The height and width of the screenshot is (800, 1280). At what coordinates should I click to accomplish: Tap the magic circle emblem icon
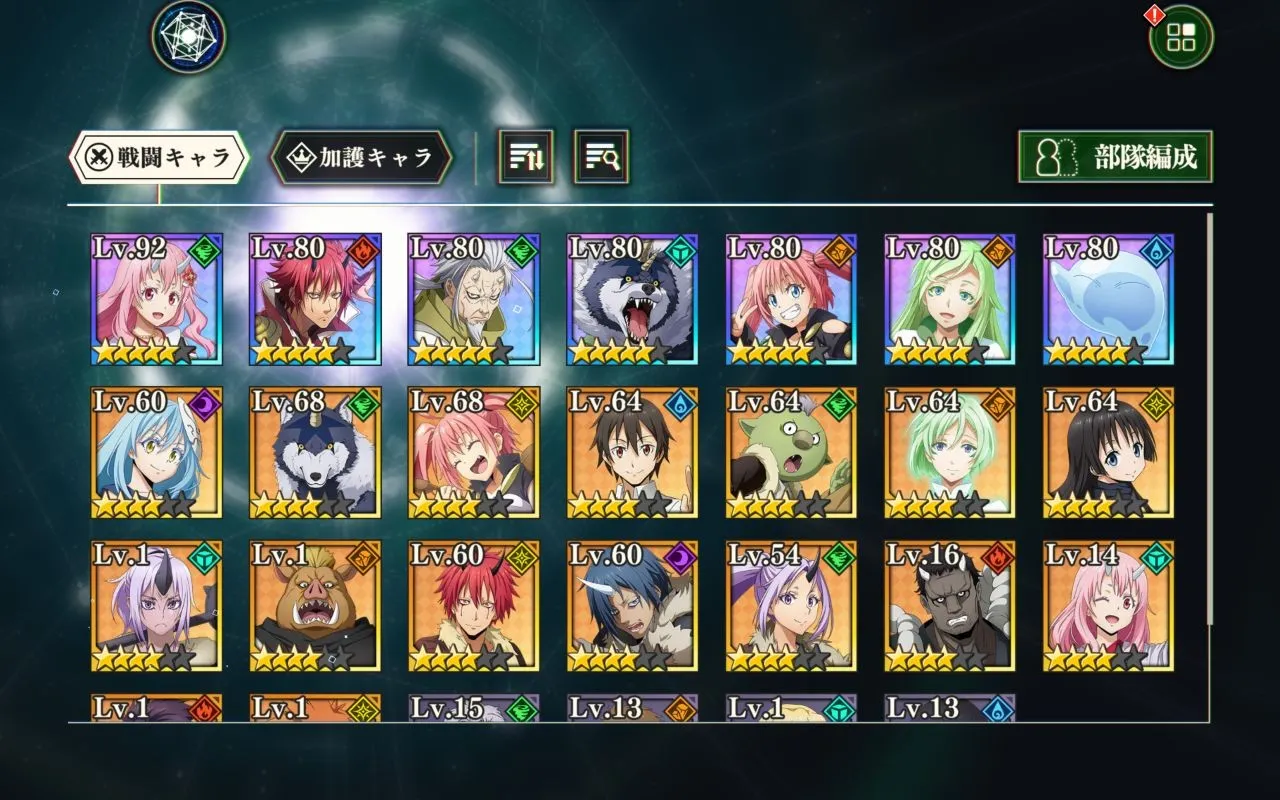188,36
